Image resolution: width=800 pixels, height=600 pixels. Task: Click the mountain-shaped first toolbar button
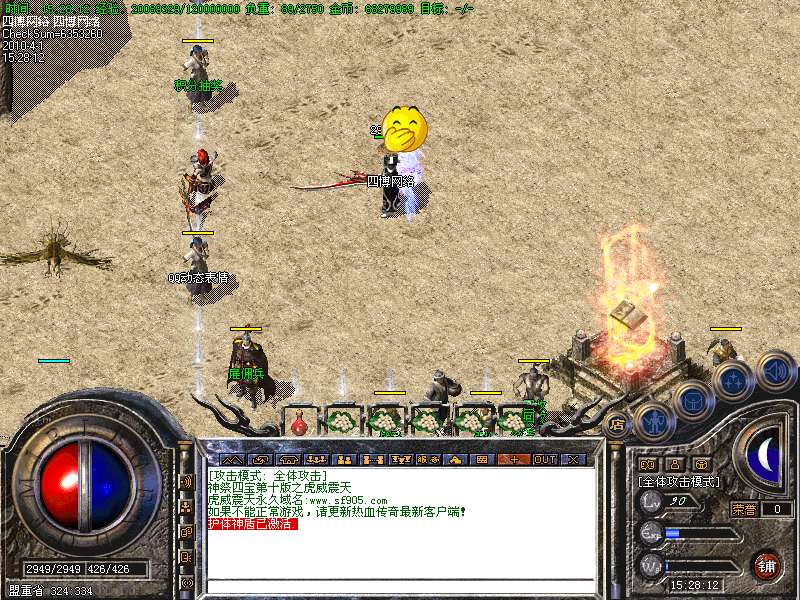(x=232, y=459)
